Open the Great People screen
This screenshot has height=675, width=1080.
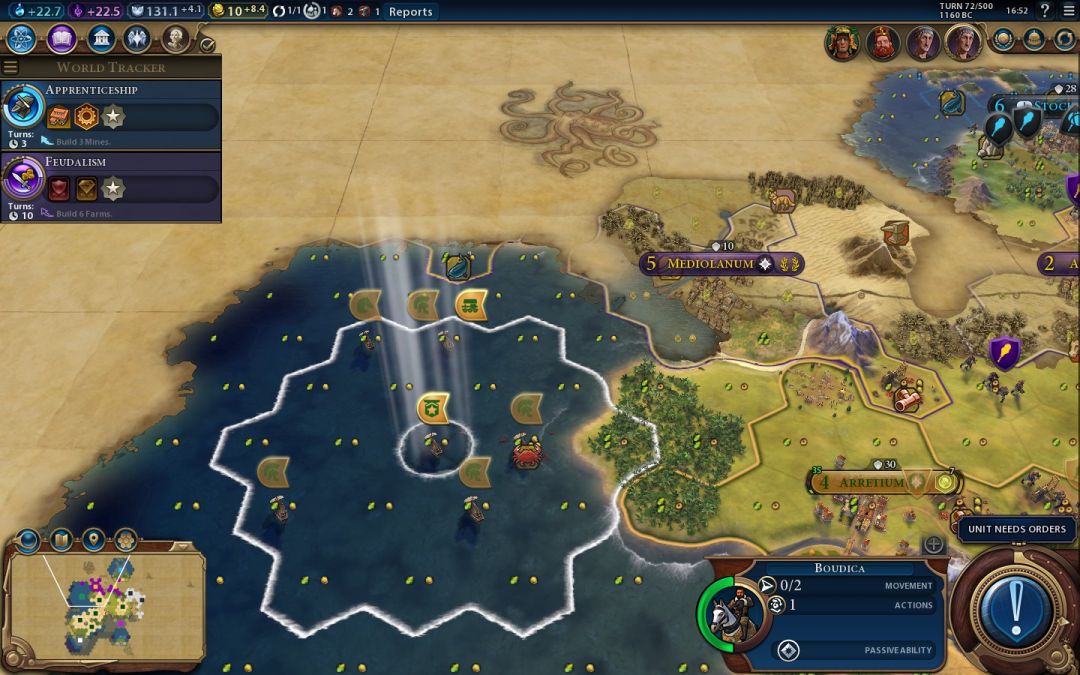(175, 39)
